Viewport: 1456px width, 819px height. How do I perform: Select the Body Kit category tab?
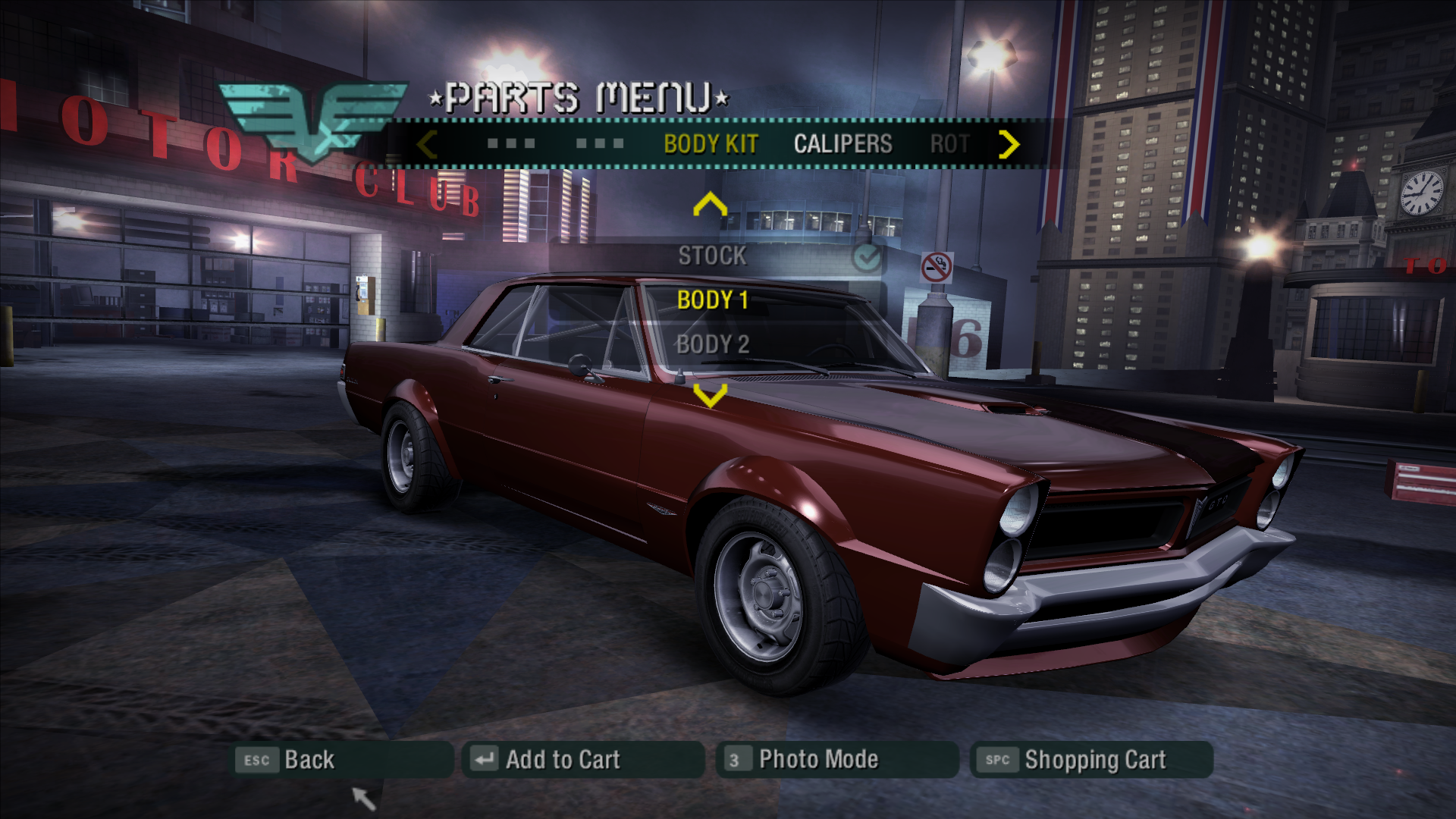pyautogui.click(x=711, y=144)
